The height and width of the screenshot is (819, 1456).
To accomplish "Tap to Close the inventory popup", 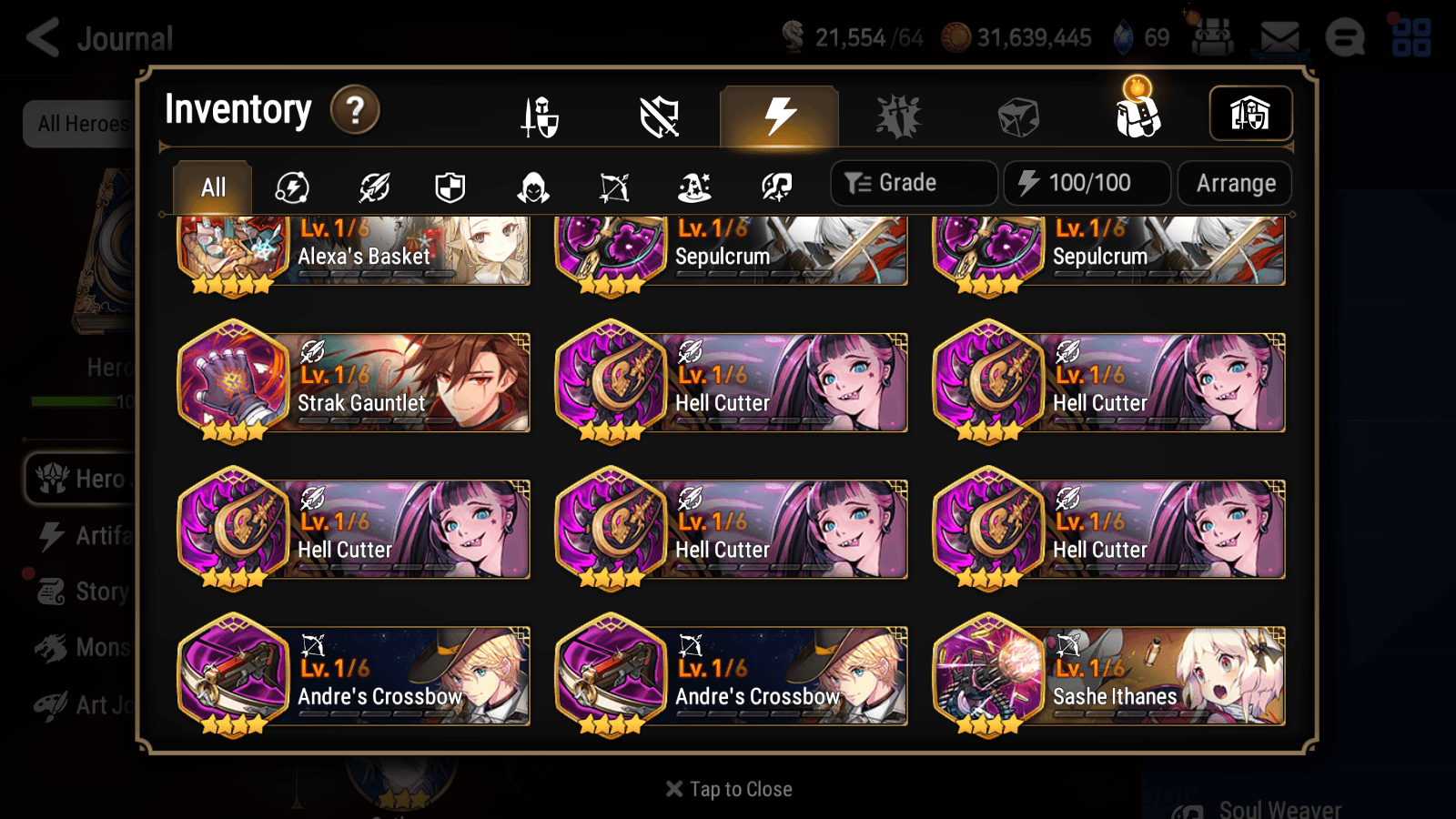I will click(727, 788).
